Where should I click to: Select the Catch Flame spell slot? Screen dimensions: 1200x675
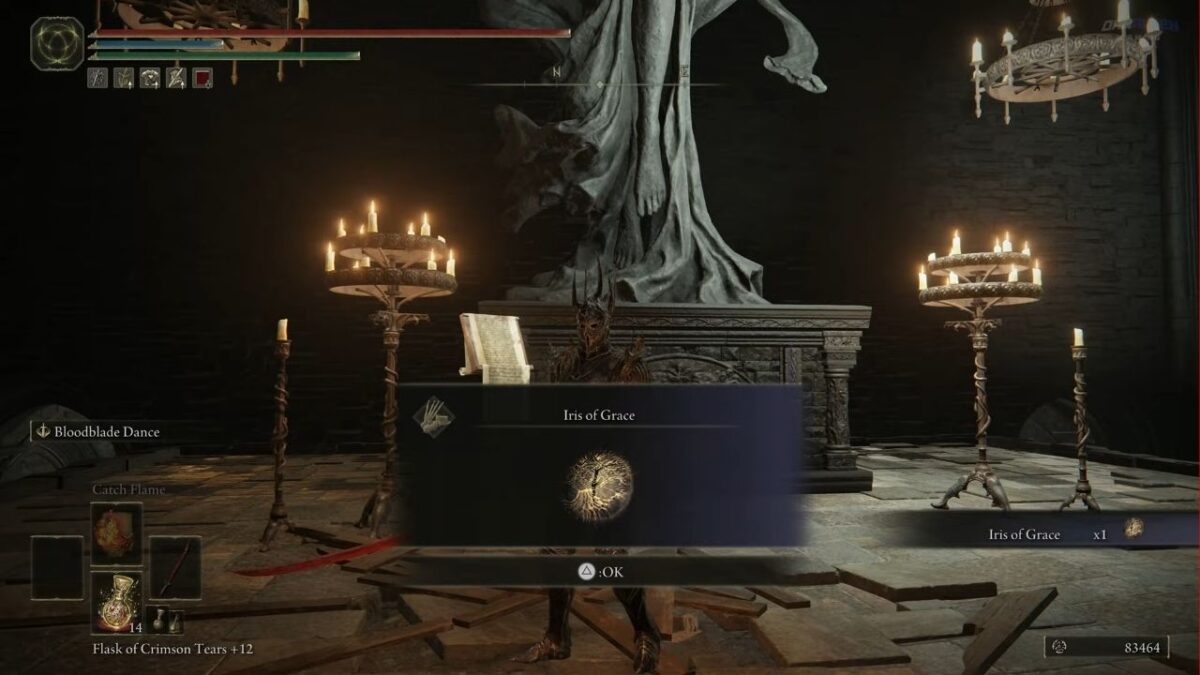[x=117, y=534]
